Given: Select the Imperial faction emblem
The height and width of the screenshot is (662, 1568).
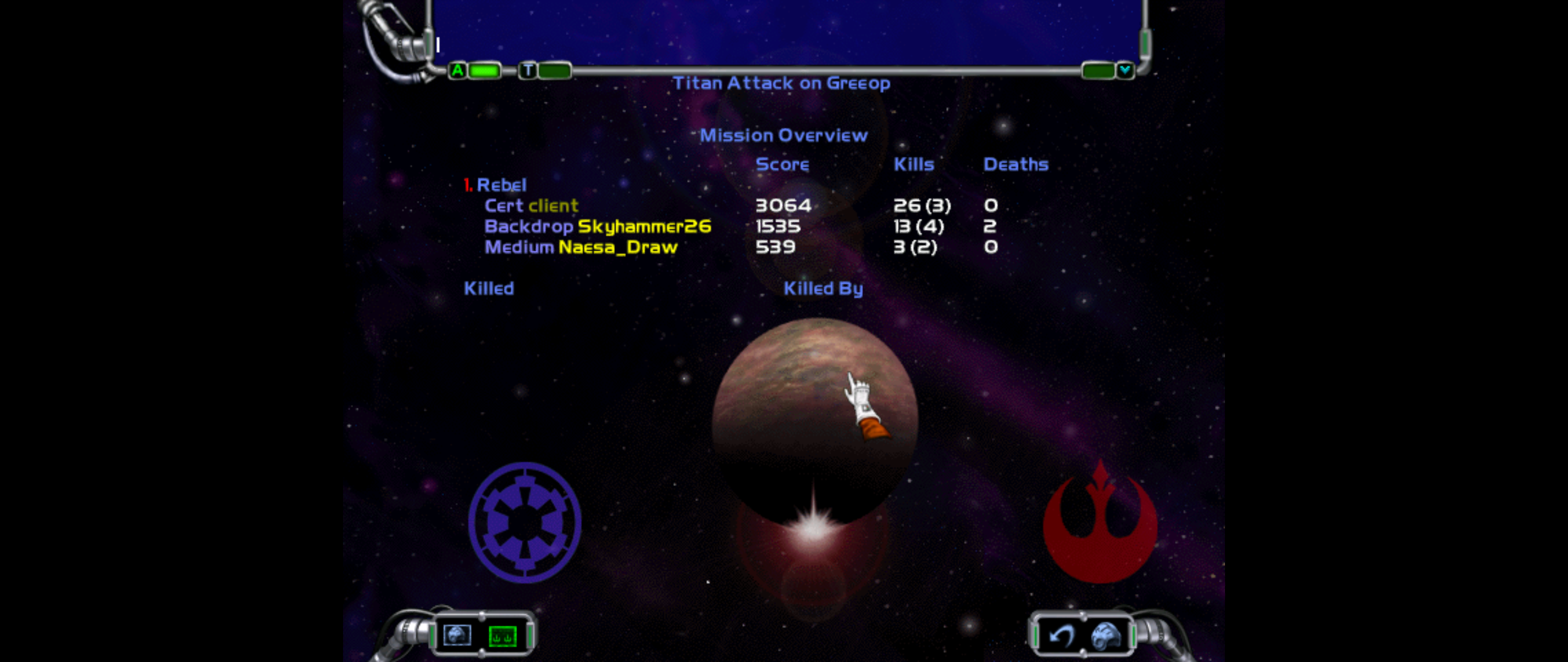Looking at the screenshot, I should (524, 522).
